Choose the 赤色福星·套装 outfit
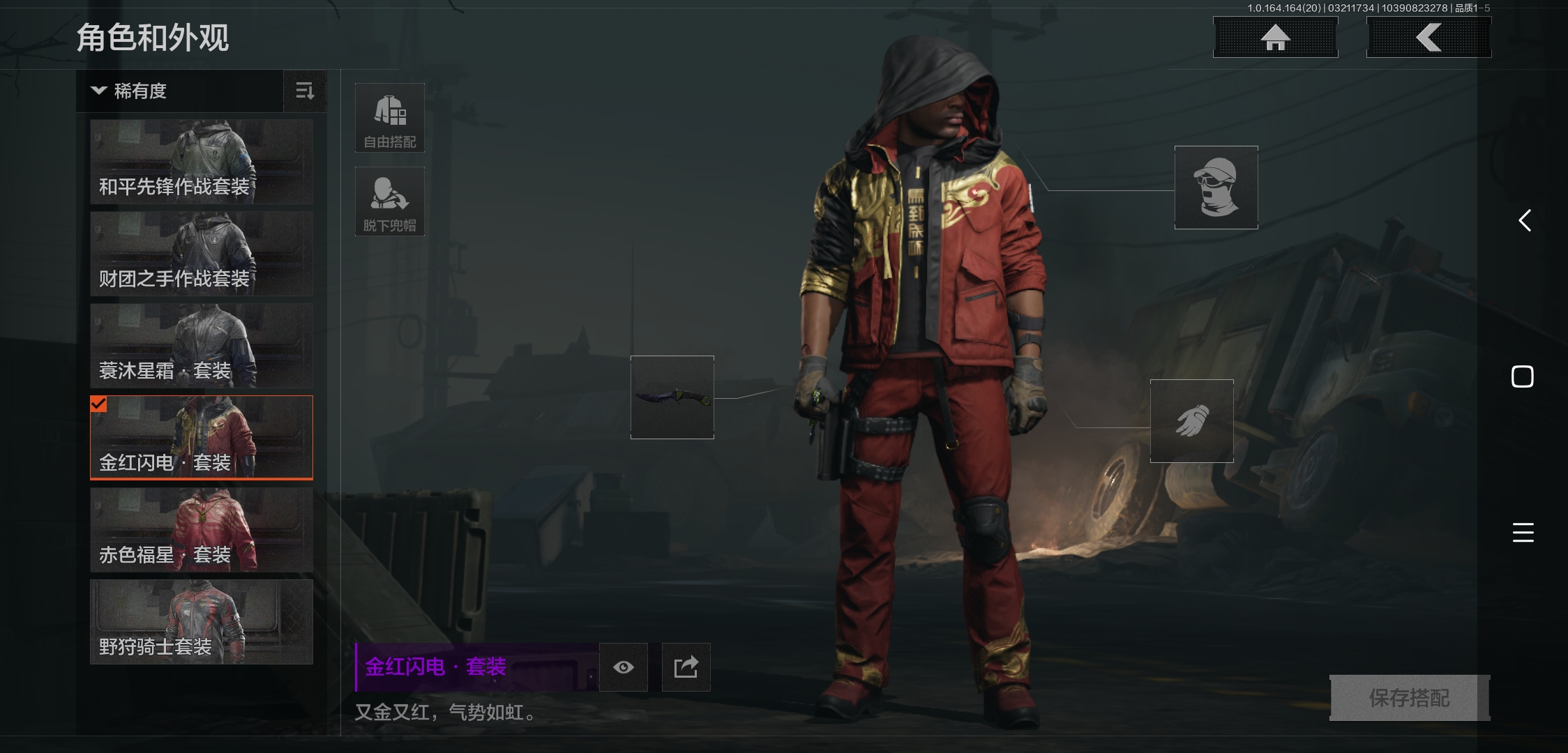 202,530
